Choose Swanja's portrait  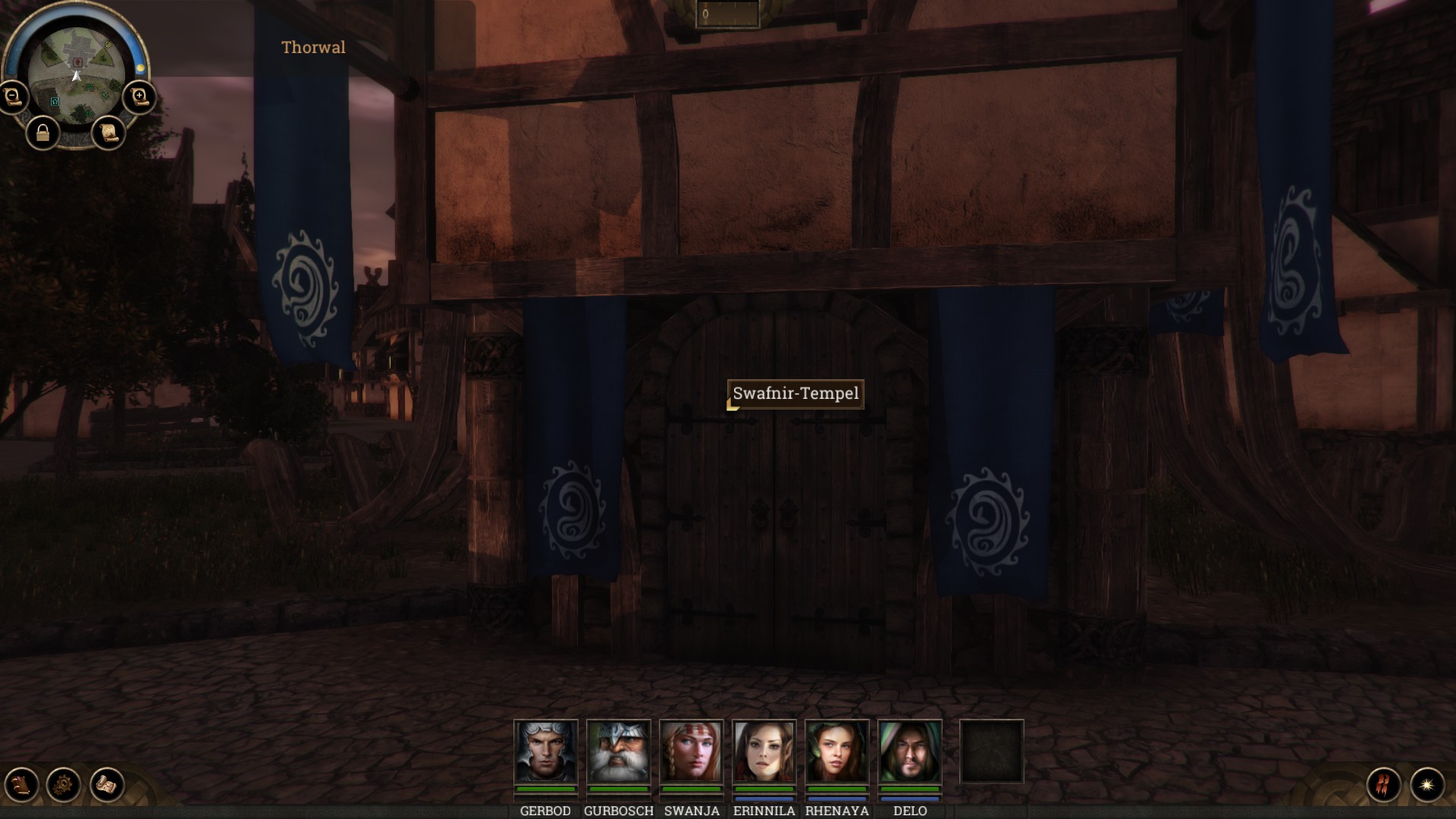[x=692, y=752]
